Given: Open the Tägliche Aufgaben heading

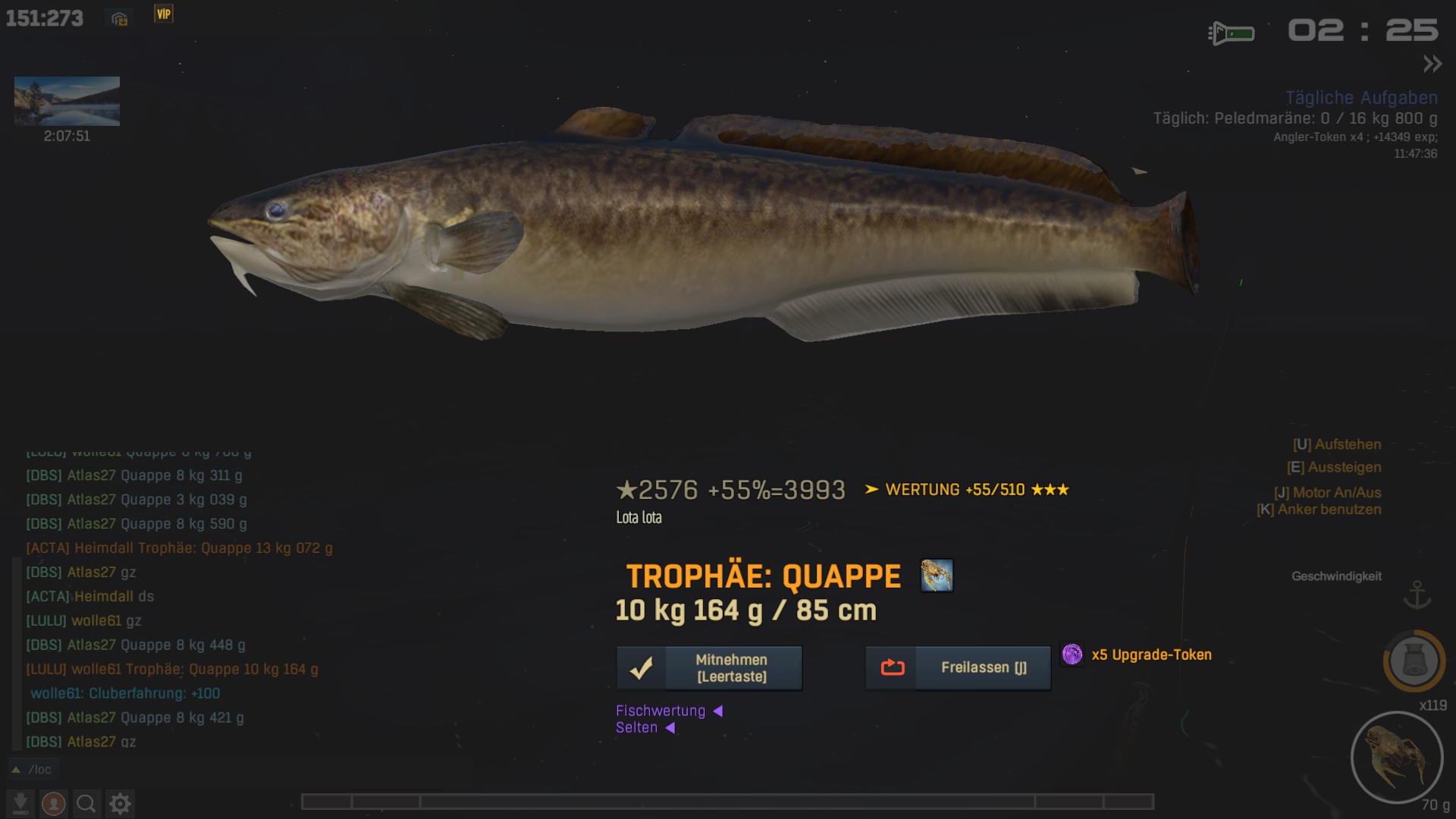Looking at the screenshot, I should (1361, 98).
